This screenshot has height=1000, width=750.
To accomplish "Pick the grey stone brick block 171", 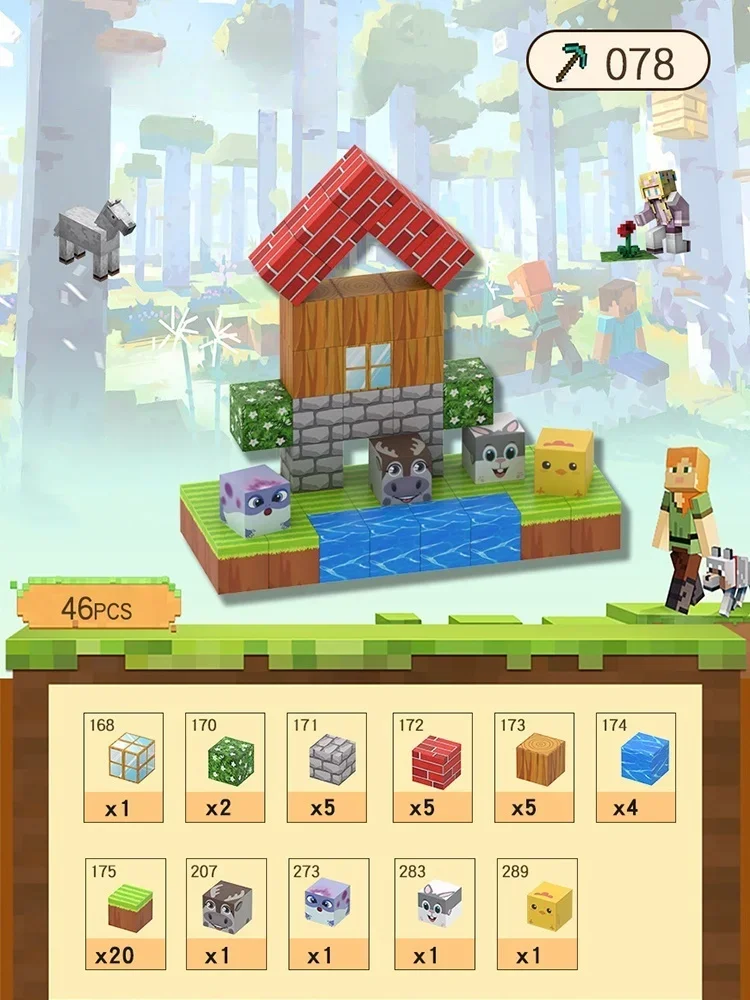I will click(x=328, y=767).
